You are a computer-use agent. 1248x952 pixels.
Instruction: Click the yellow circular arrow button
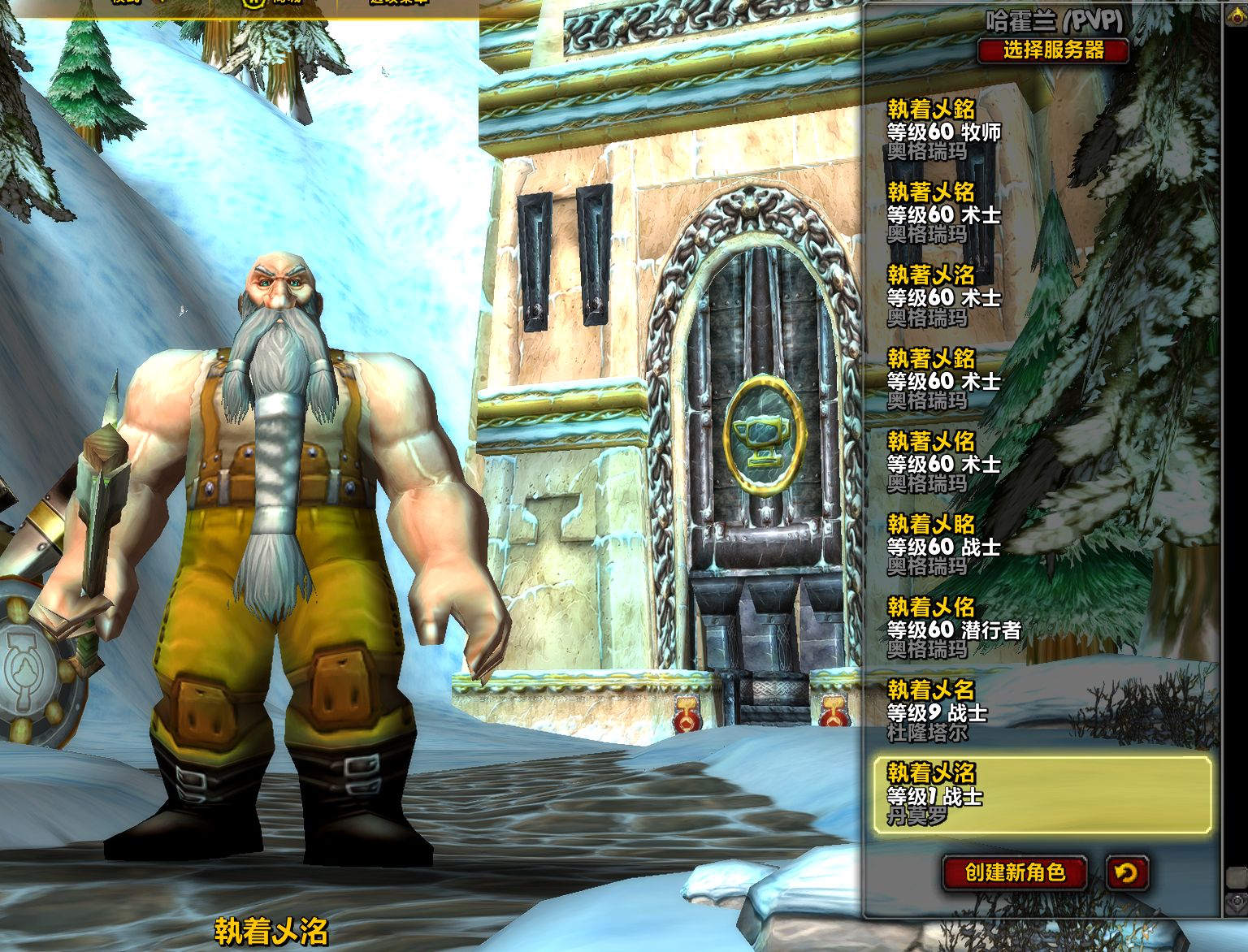point(1126,872)
